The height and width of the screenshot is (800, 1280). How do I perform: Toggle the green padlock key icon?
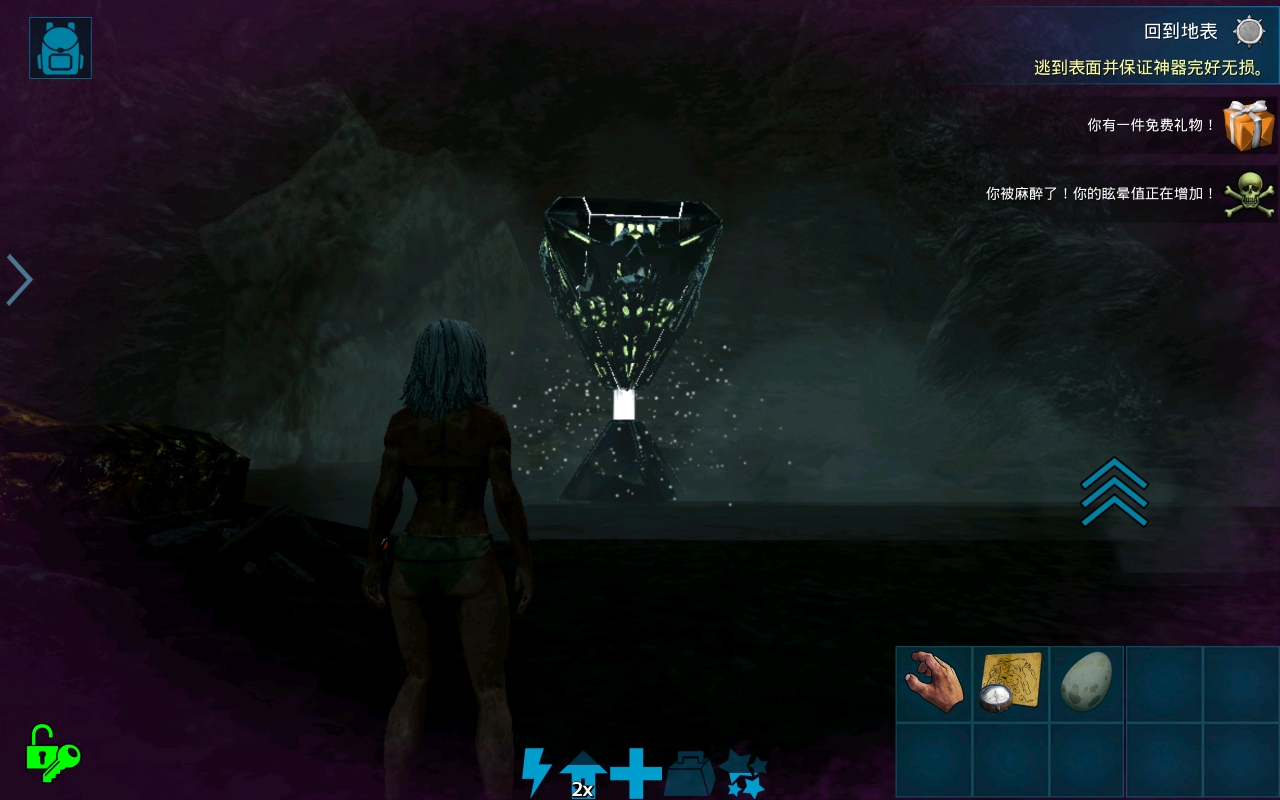(52, 754)
